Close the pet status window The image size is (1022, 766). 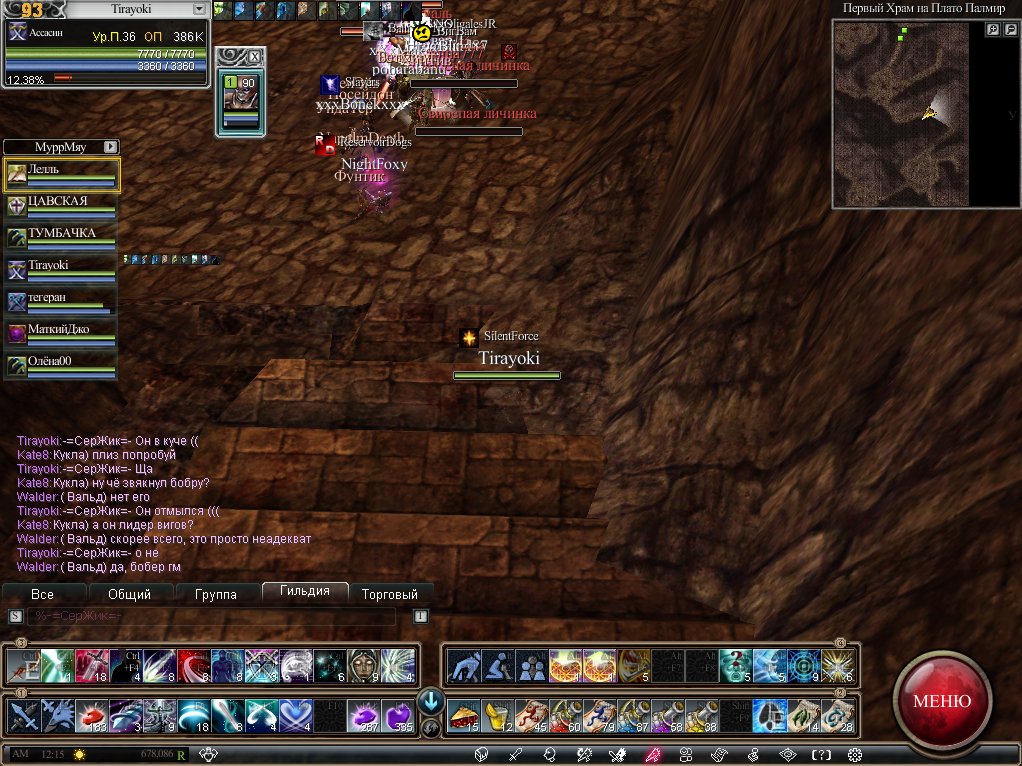pyautogui.click(x=254, y=57)
